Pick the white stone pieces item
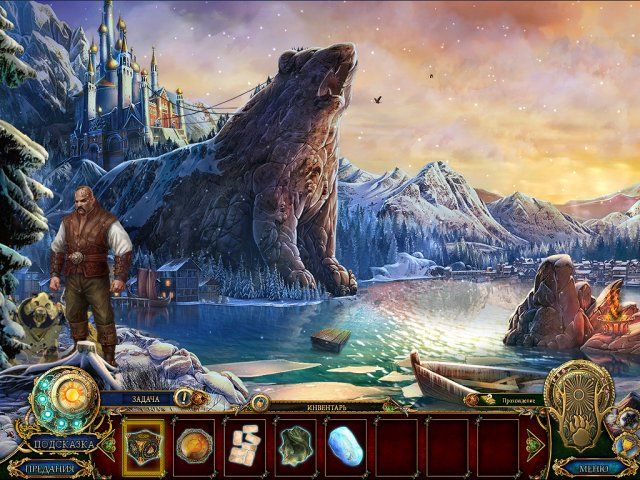The height and width of the screenshot is (480, 640). (x=245, y=446)
